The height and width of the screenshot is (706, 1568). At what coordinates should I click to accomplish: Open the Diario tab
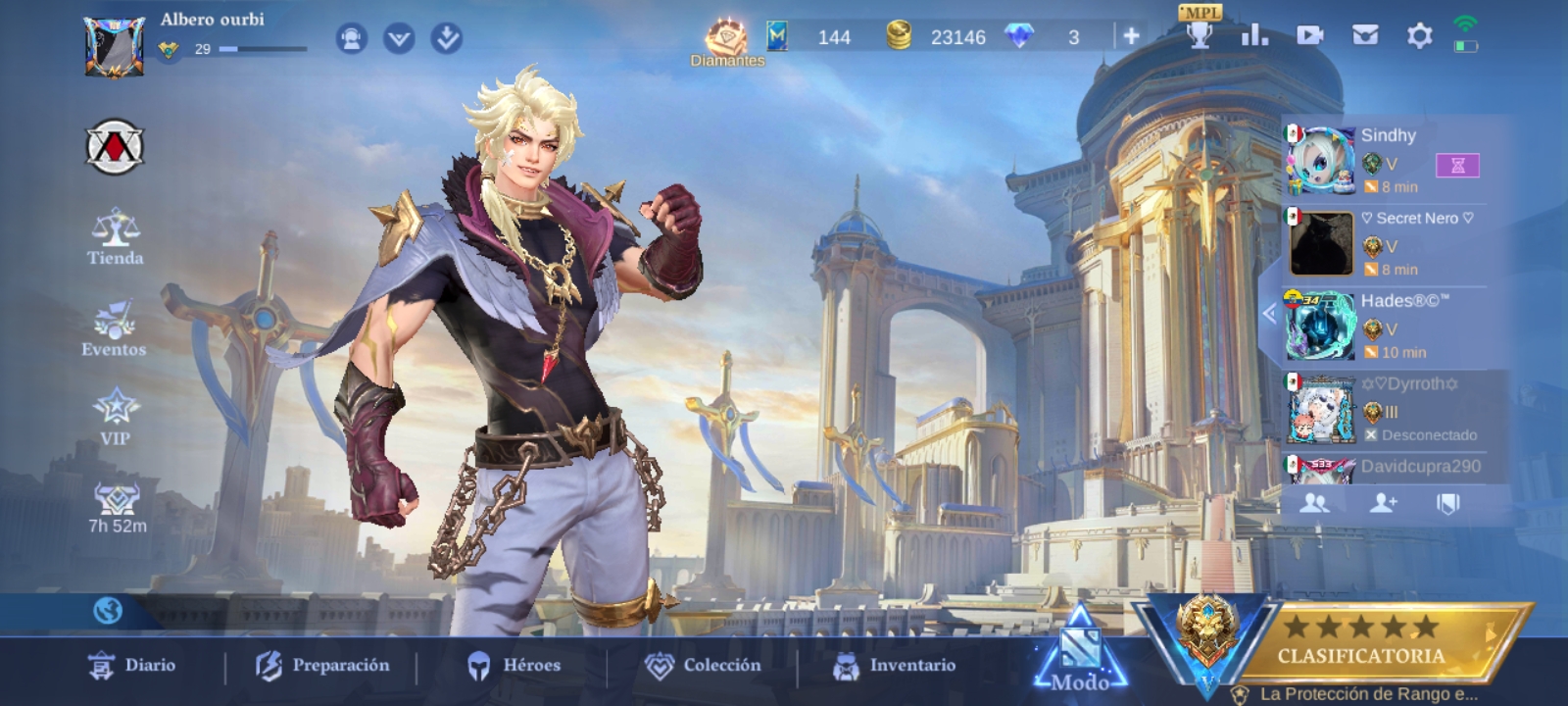[132, 666]
